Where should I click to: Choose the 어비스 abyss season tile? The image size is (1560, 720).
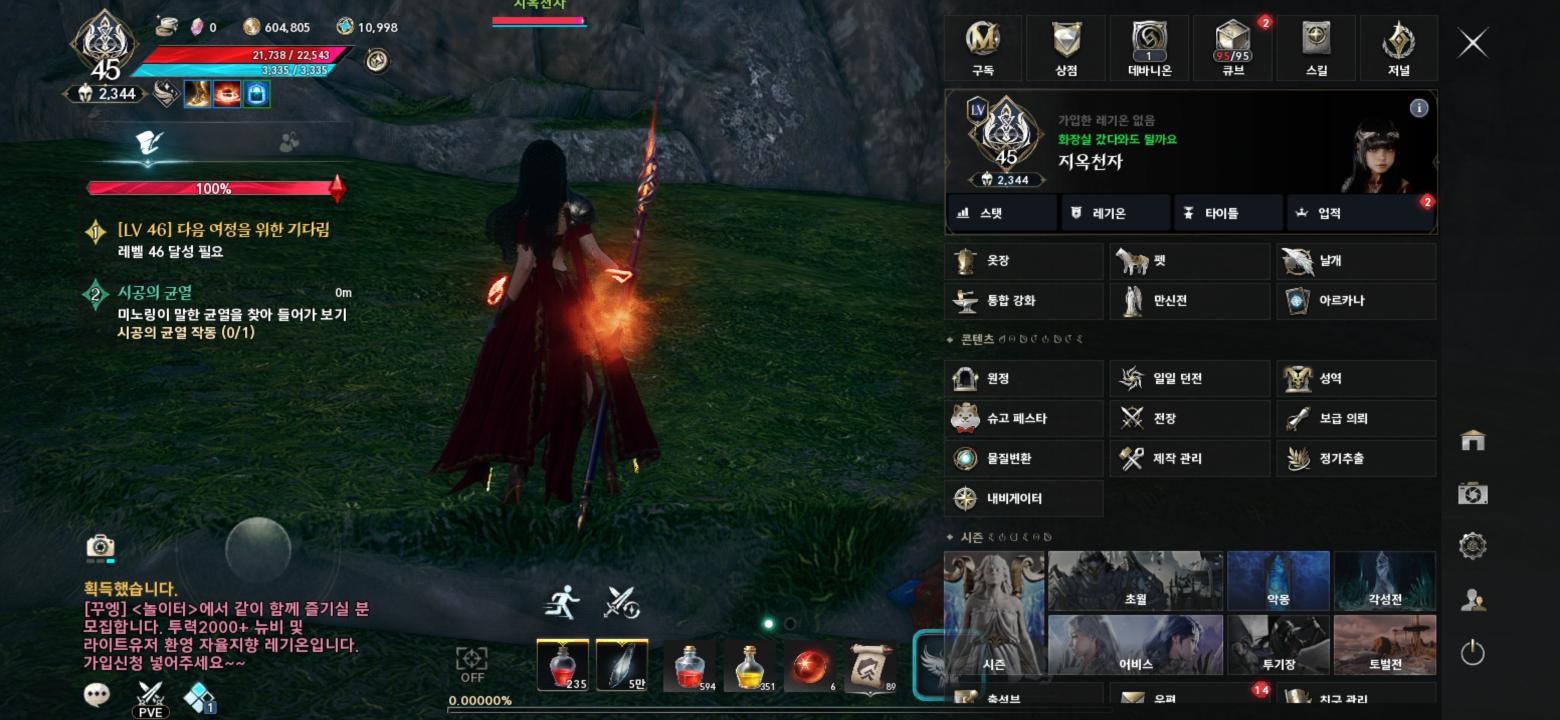[1136, 645]
